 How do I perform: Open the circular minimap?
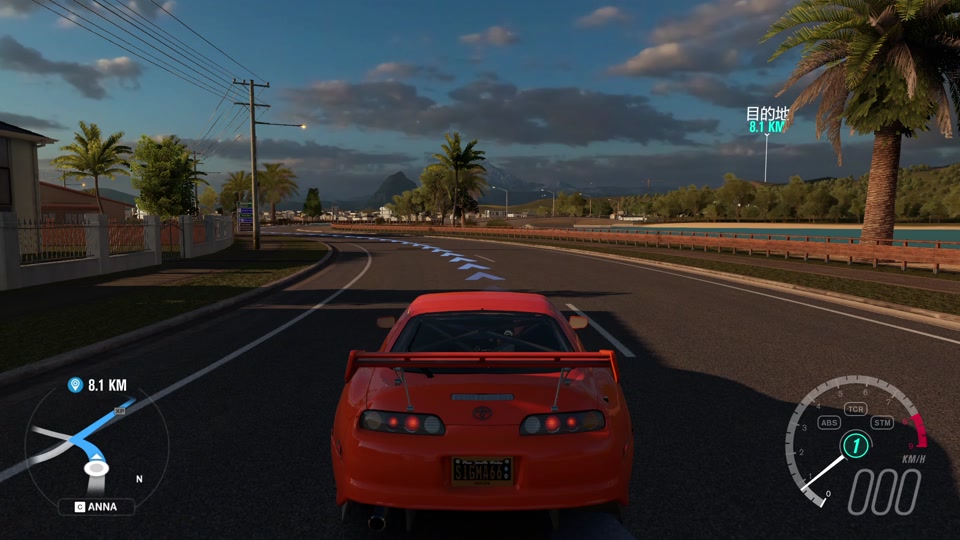click(x=96, y=447)
